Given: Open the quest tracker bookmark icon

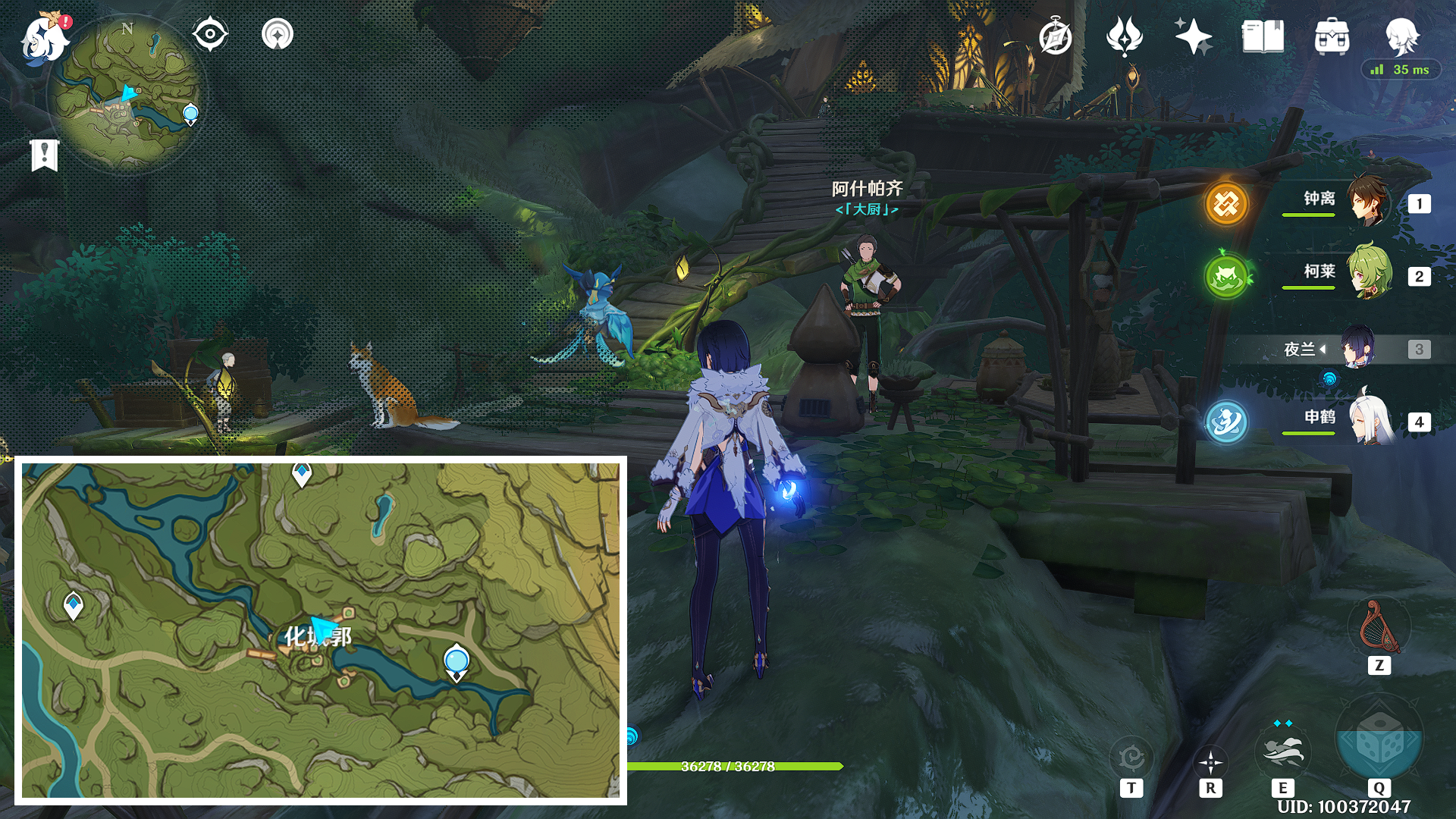Looking at the screenshot, I should click(x=45, y=155).
